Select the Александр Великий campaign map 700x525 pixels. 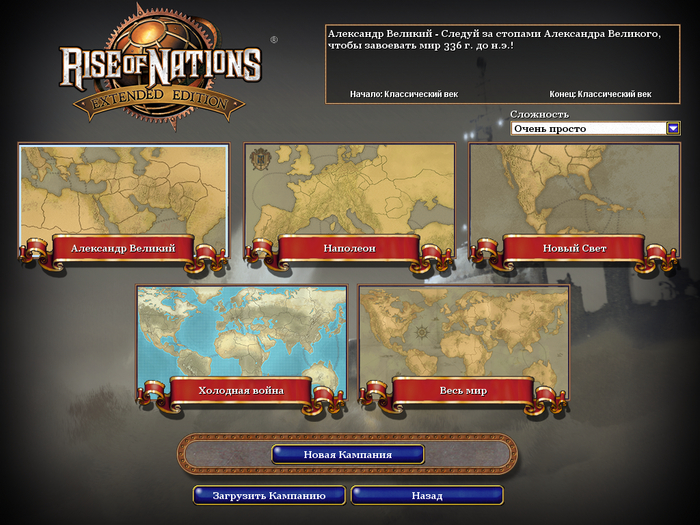pos(123,200)
